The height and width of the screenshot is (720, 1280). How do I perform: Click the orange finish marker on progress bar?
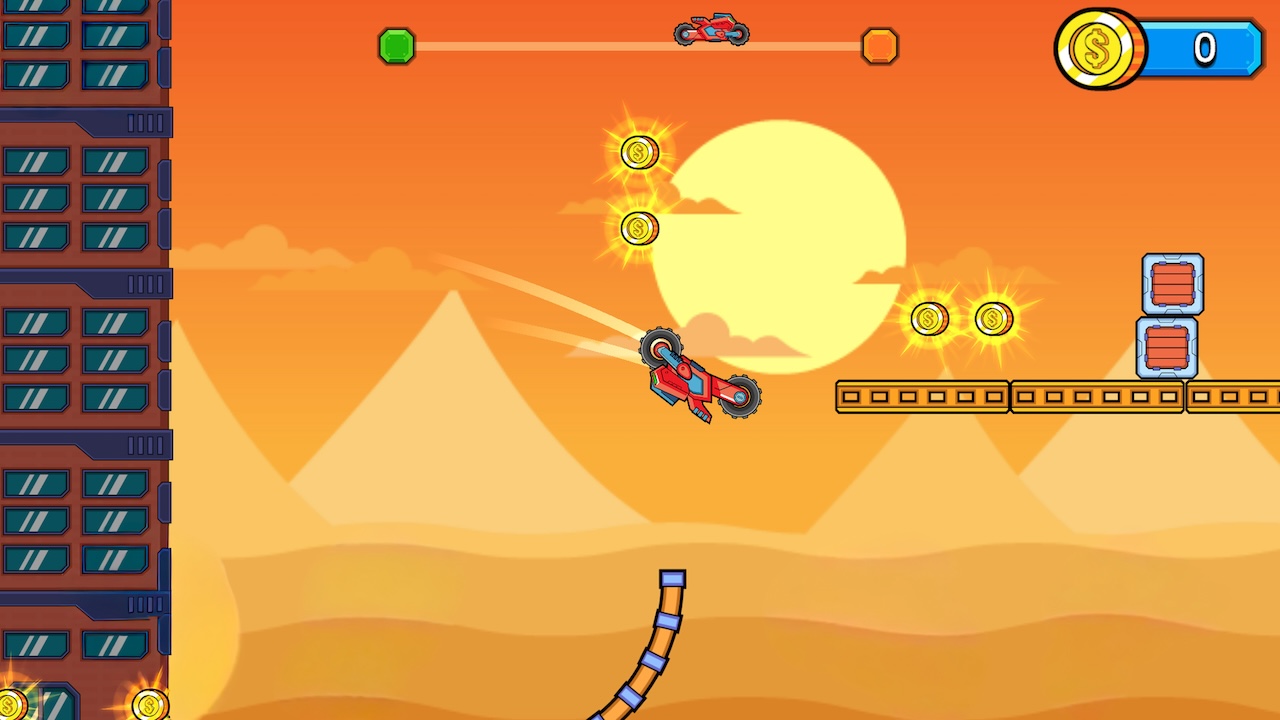click(x=880, y=46)
